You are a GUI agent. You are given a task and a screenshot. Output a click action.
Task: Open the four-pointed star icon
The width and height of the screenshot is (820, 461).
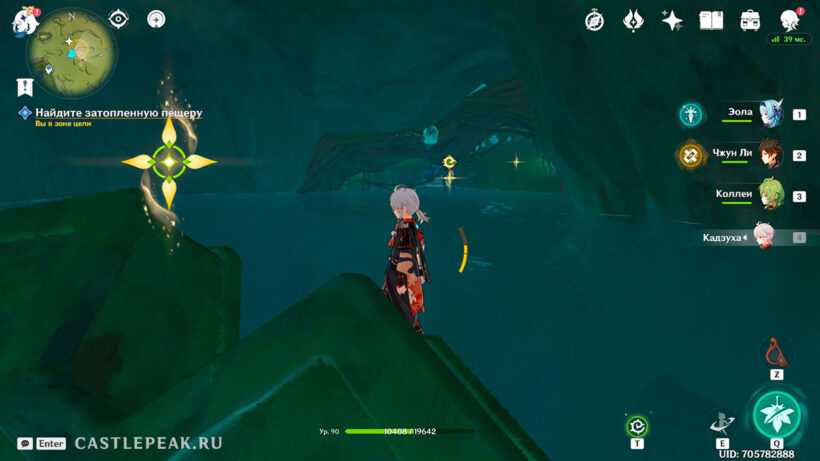click(x=672, y=20)
